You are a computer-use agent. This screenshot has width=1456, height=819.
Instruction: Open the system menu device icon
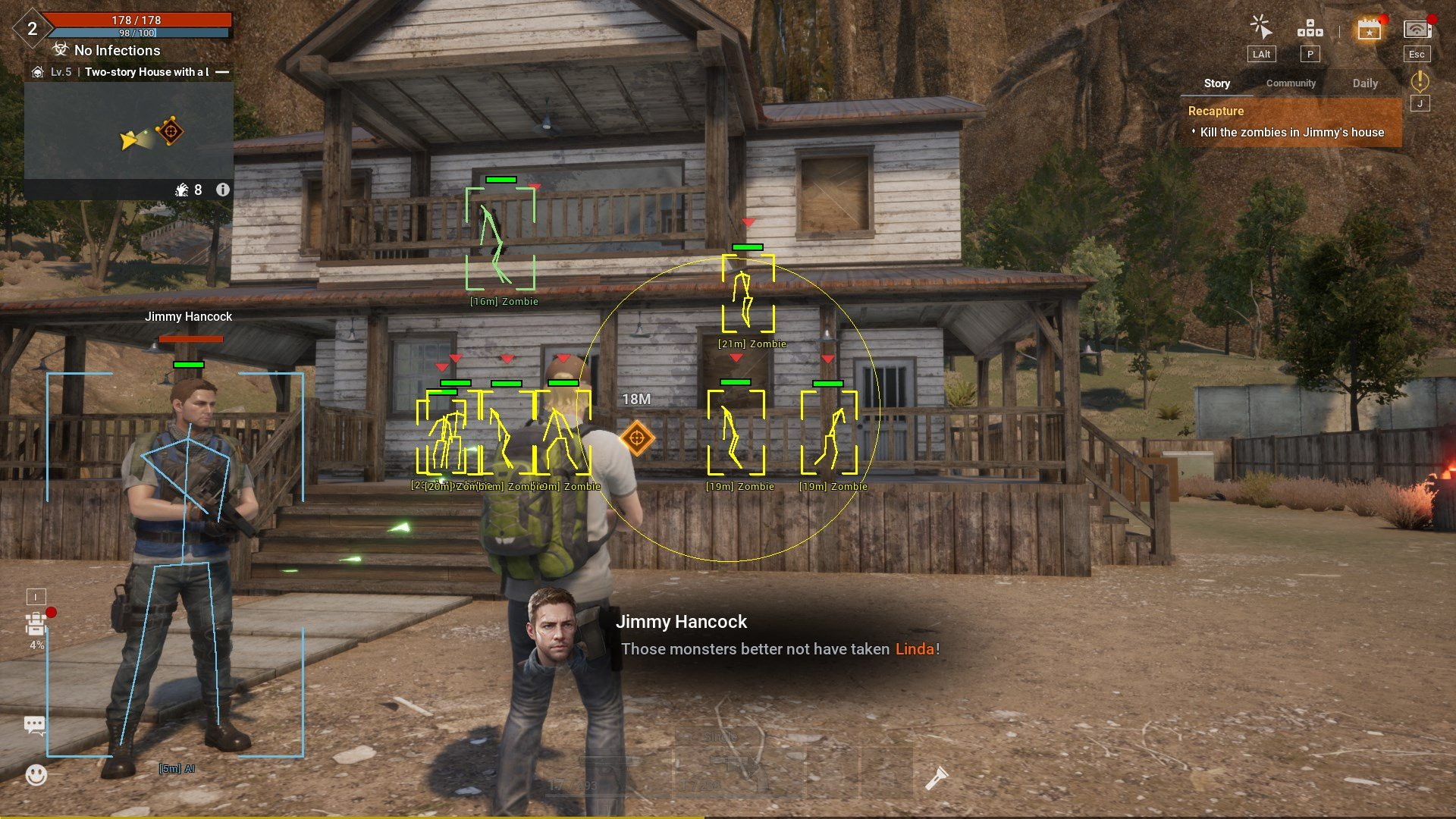1416,30
